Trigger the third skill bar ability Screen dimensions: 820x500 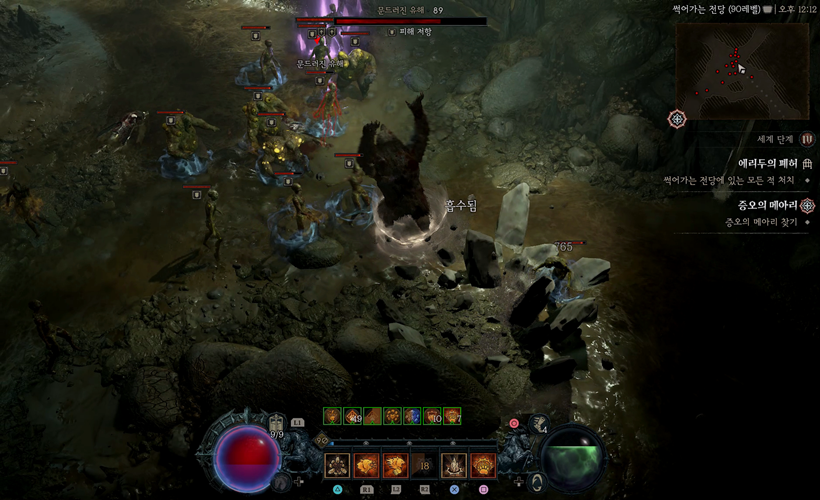pos(395,466)
